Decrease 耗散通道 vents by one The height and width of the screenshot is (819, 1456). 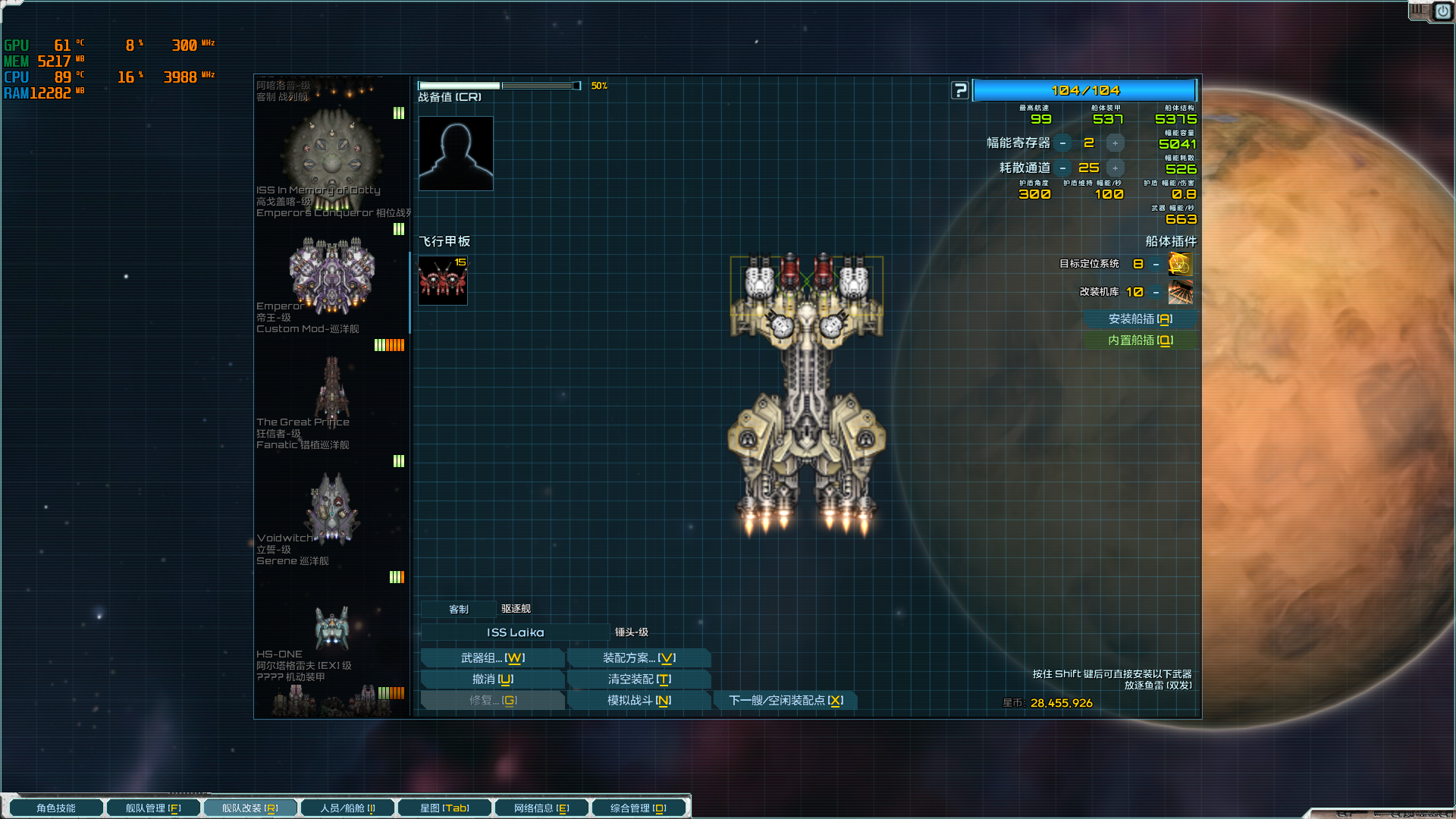1063,168
